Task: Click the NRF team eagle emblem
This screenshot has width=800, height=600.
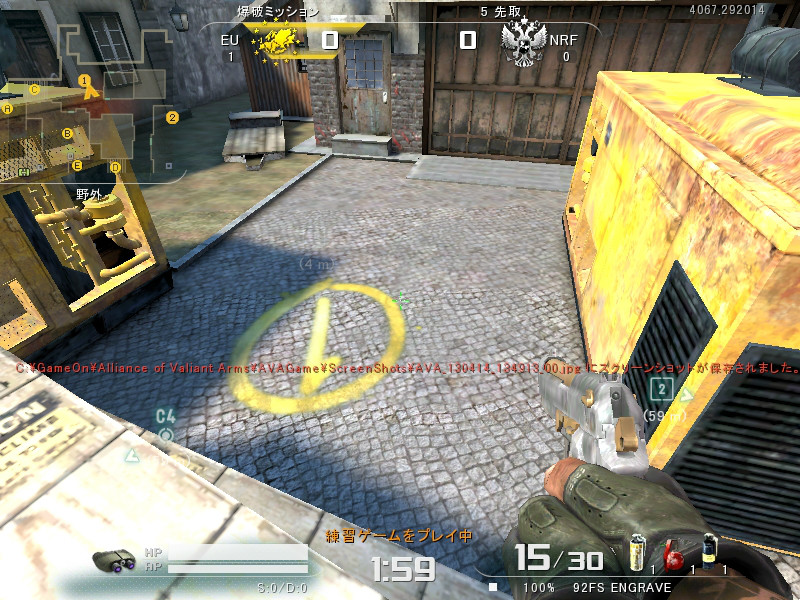Action: (523, 42)
